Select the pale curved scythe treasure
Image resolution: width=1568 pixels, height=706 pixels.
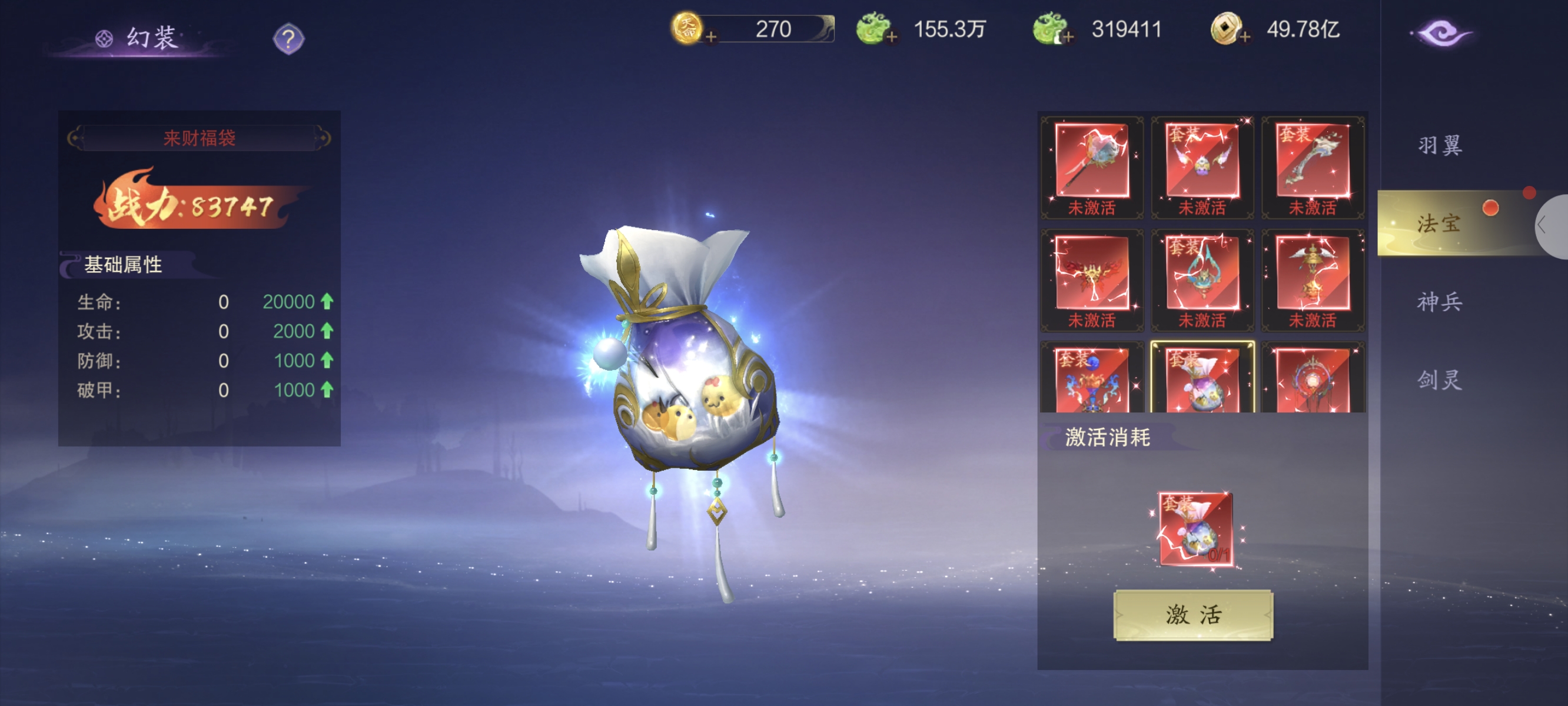pos(1313,161)
